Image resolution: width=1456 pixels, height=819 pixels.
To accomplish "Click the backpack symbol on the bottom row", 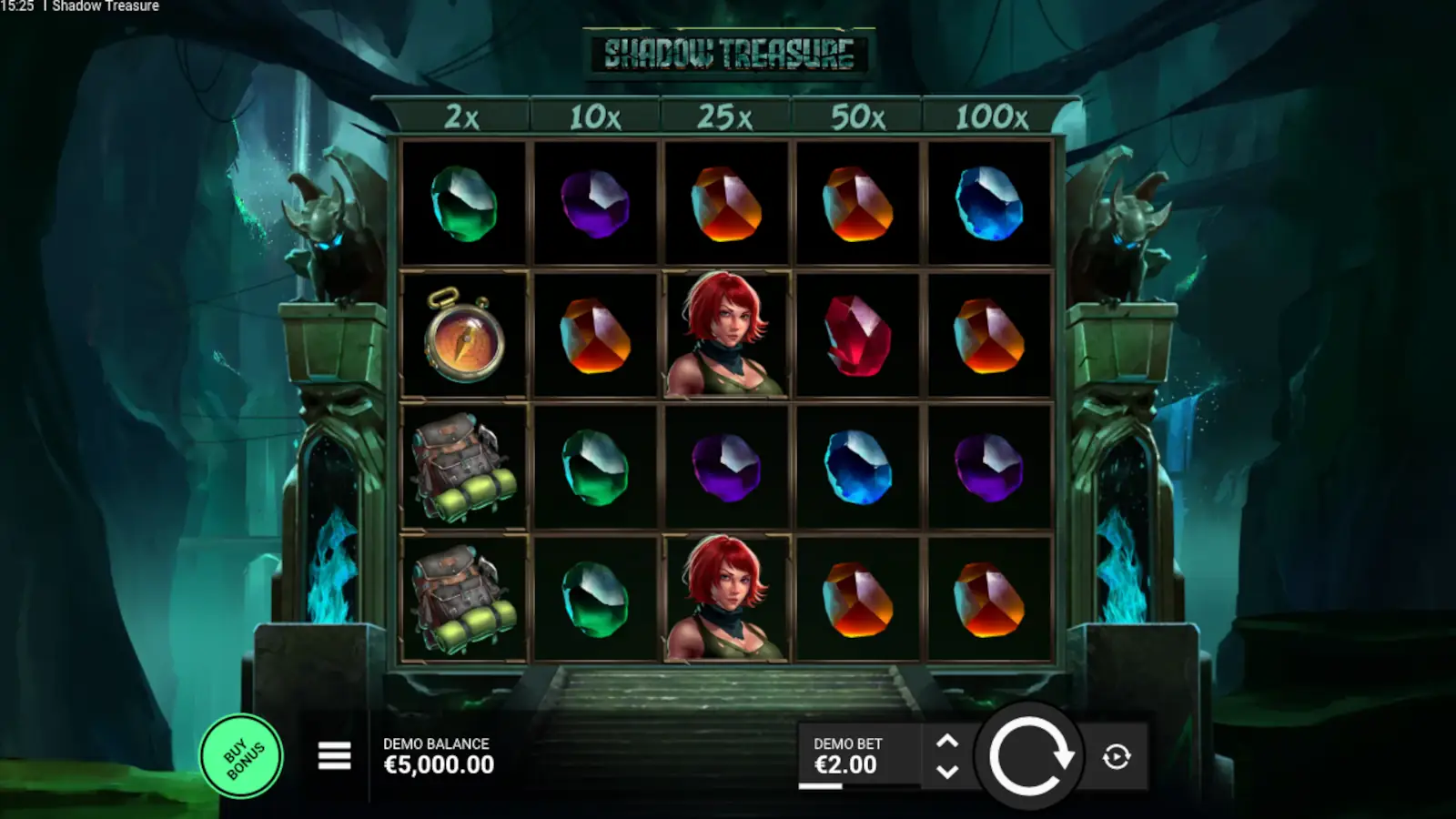I will (x=464, y=596).
